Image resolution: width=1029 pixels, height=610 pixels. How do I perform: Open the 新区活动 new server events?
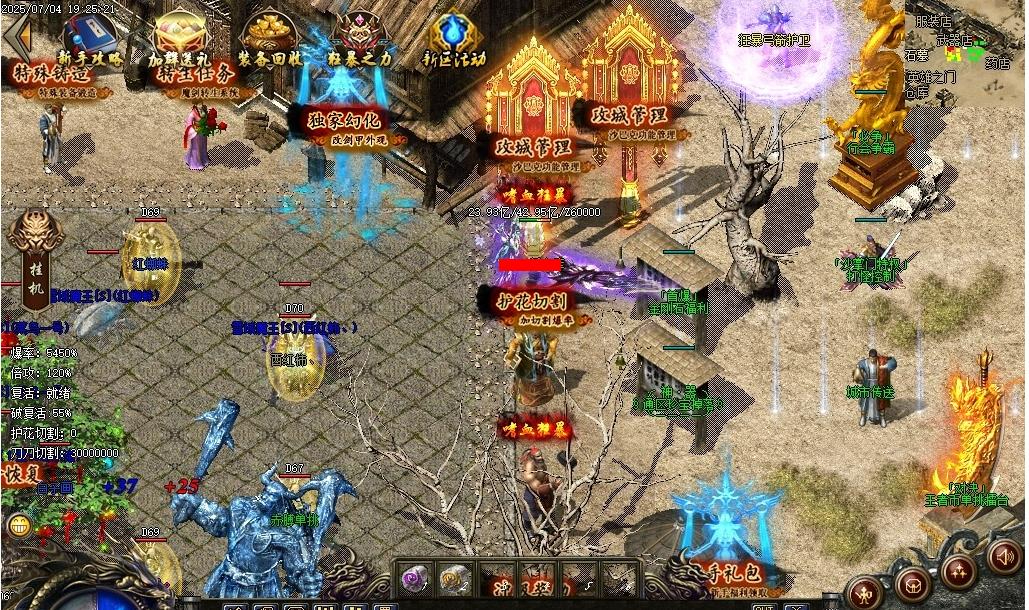pyautogui.click(x=455, y=36)
